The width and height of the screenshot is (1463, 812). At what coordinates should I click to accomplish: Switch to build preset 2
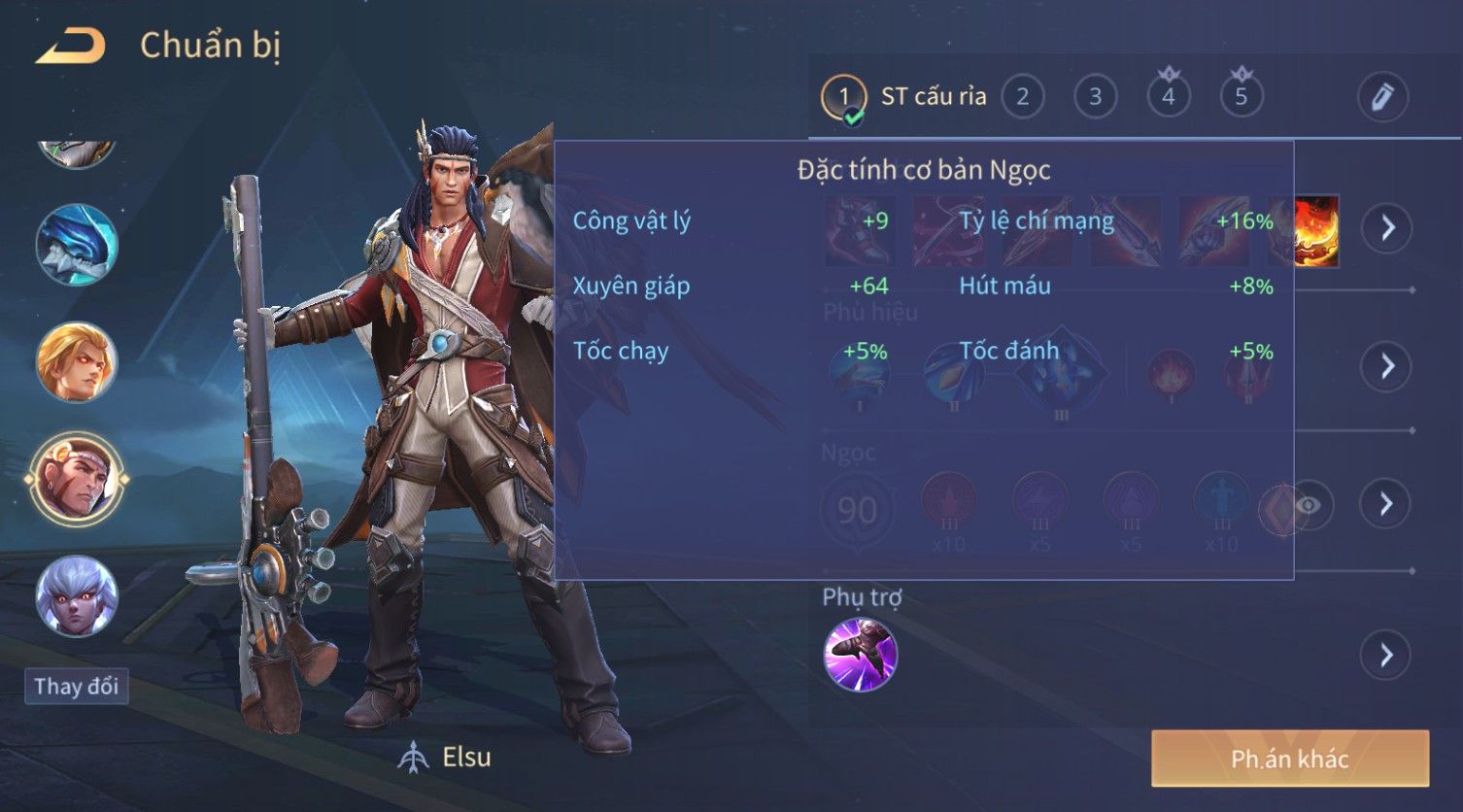coord(1022,97)
